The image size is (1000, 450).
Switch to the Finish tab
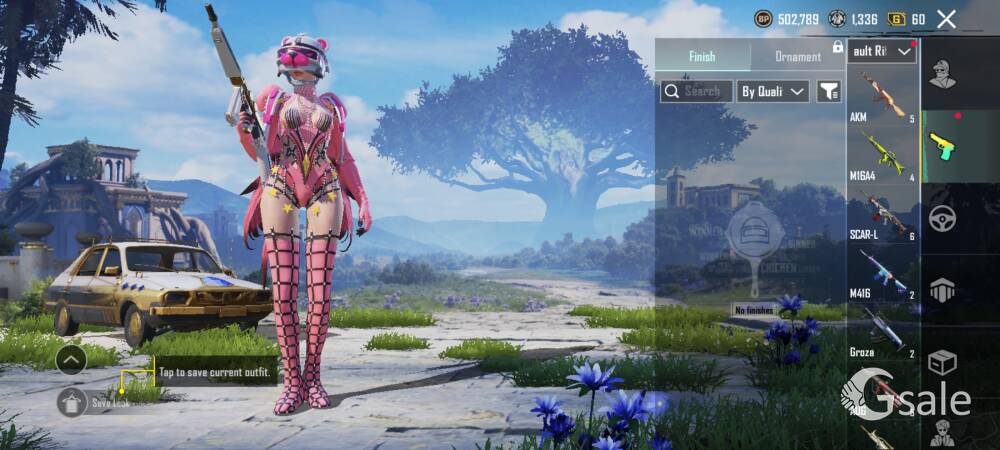click(x=702, y=56)
